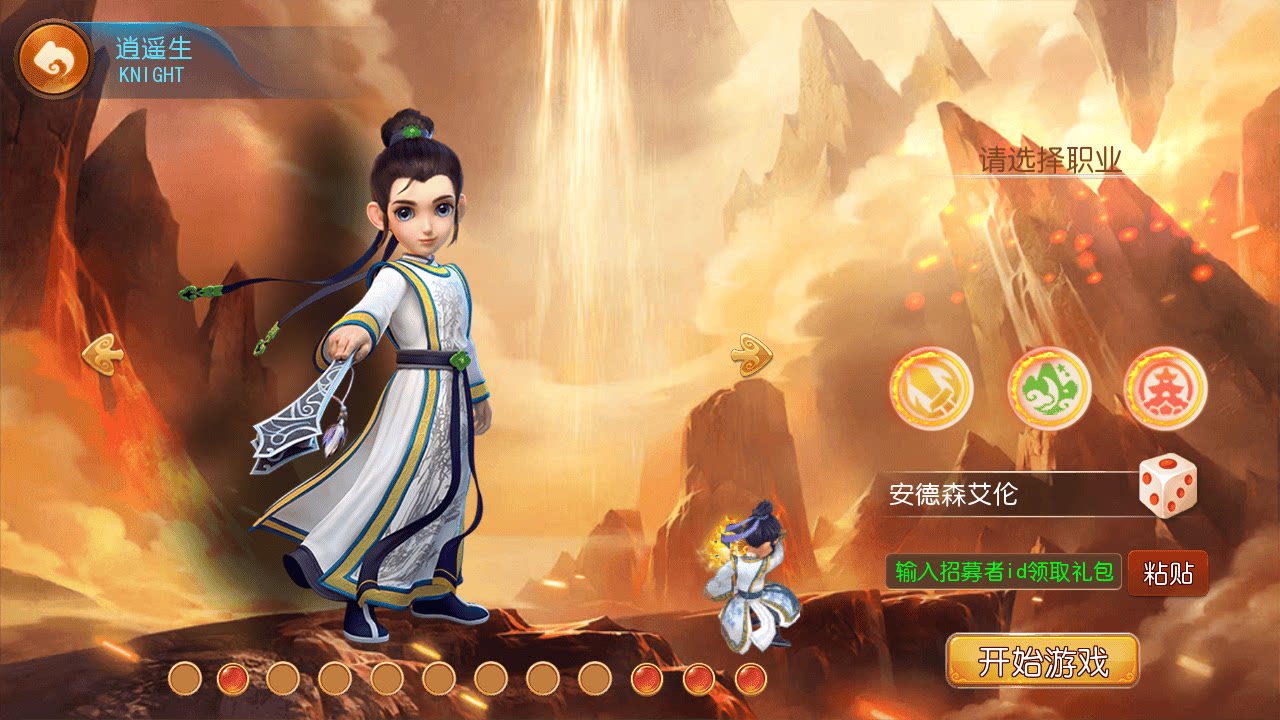This screenshot has height=720, width=1280.
Task: Roll the dice to randomize character name
Action: [x=1166, y=487]
